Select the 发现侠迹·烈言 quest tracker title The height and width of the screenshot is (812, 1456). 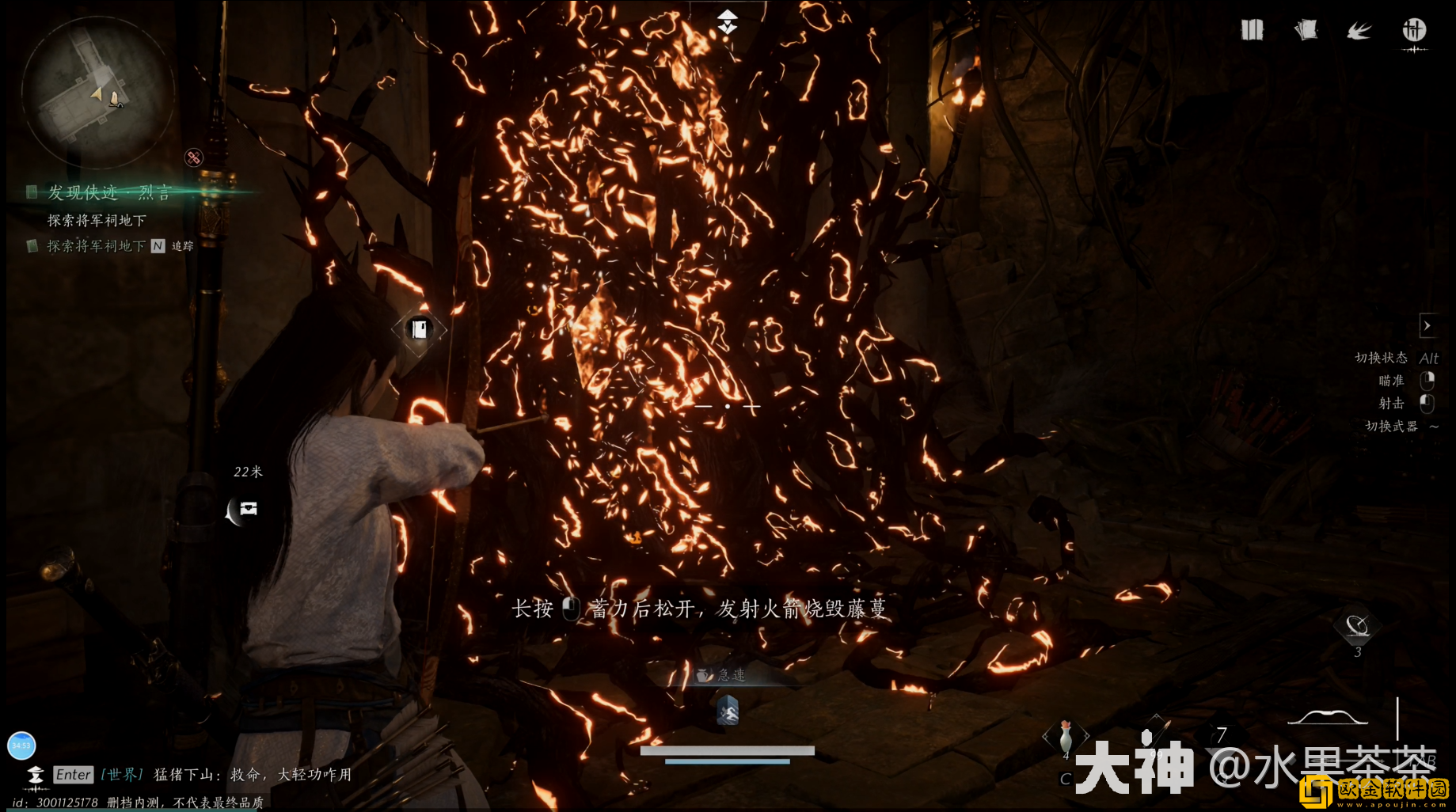108,192
